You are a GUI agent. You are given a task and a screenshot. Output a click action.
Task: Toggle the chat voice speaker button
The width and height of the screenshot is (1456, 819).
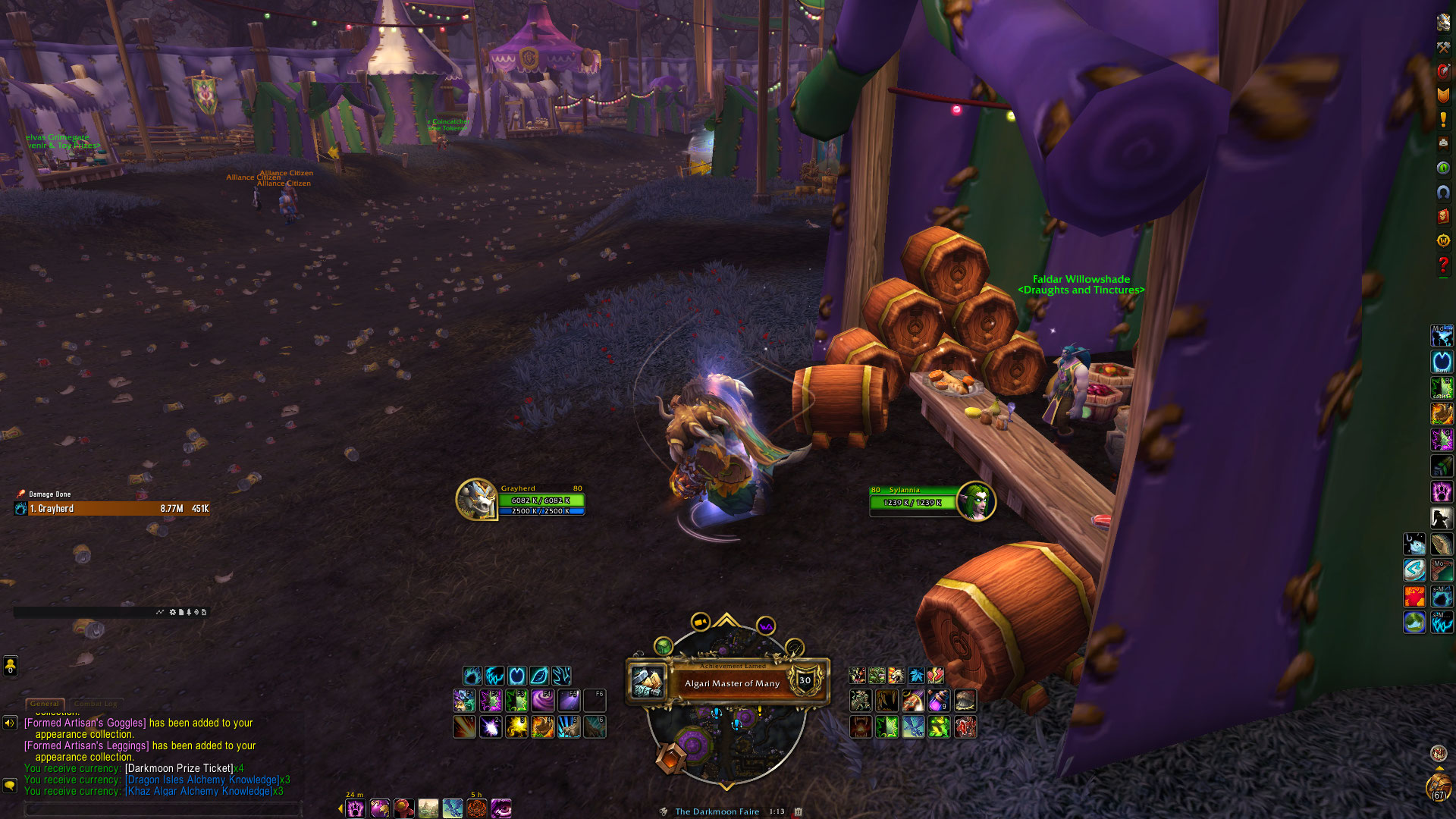click(10, 723)
